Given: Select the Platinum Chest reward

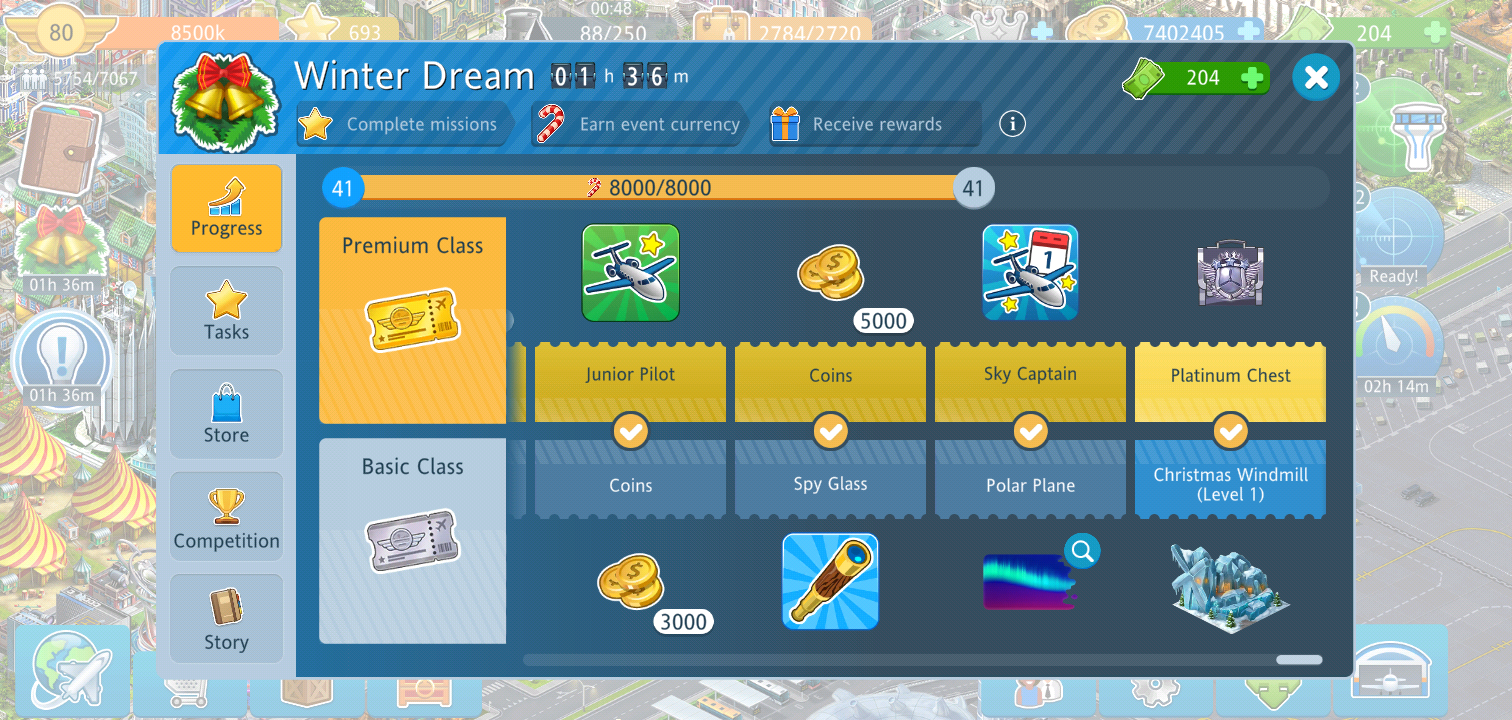Looking at the screenshot, I should [x=1230, y=273].
